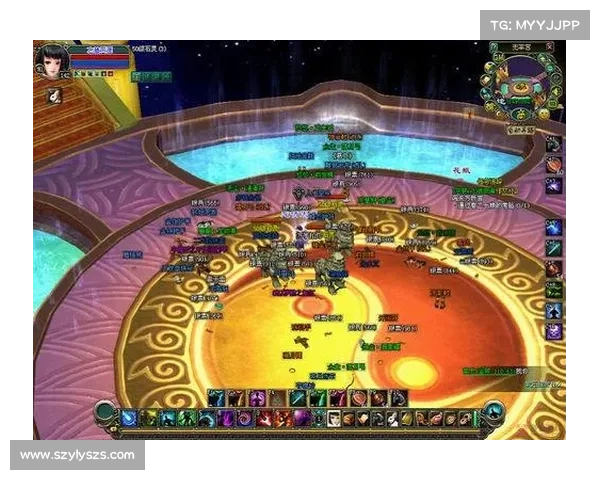The width and height of the screenshot is (600, 480).
Task: Click the white rabbit icon below the portrait
Action: [x=54, y=95]
